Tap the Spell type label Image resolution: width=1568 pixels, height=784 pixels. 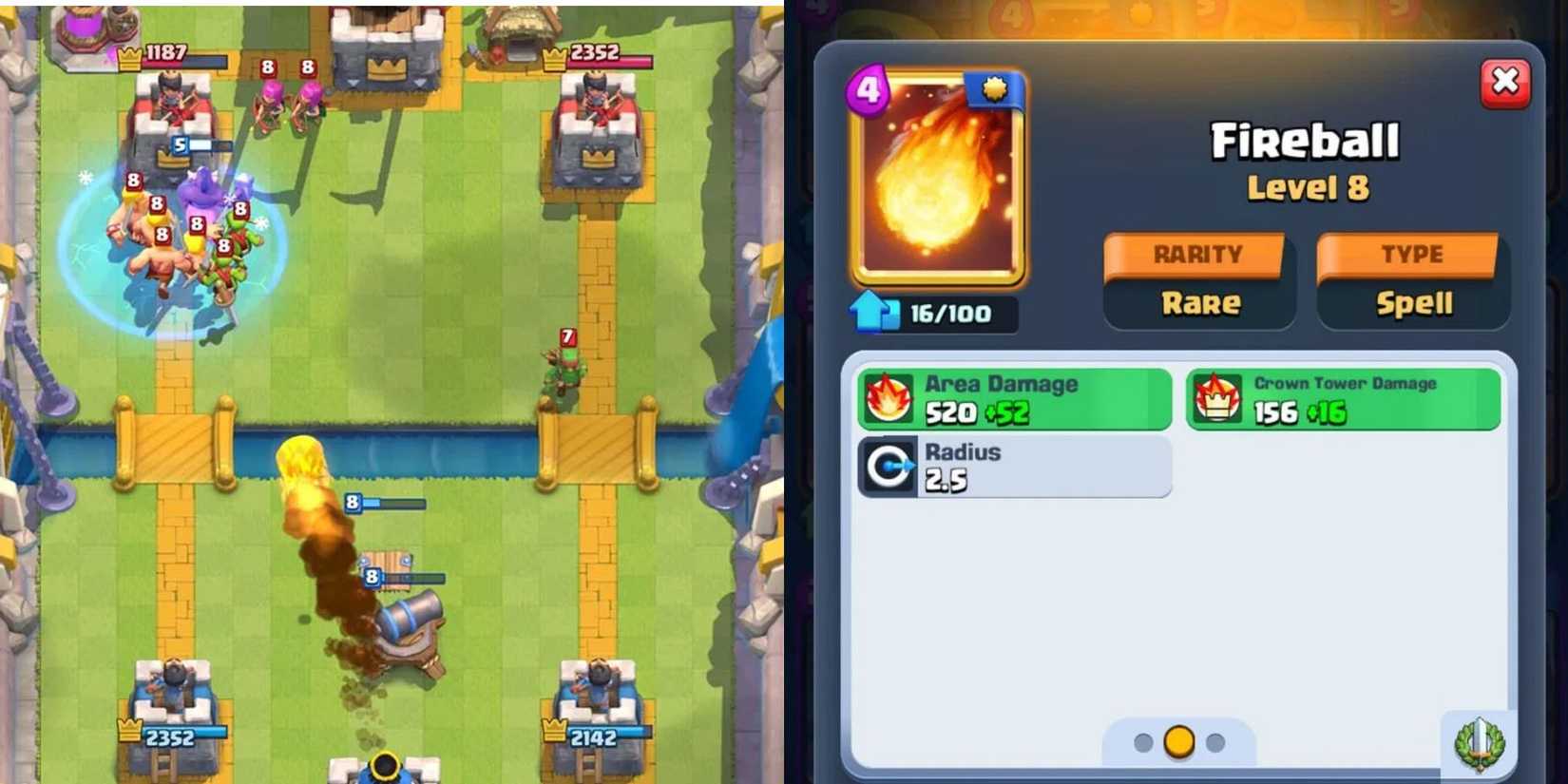(x=1413, y=304)
